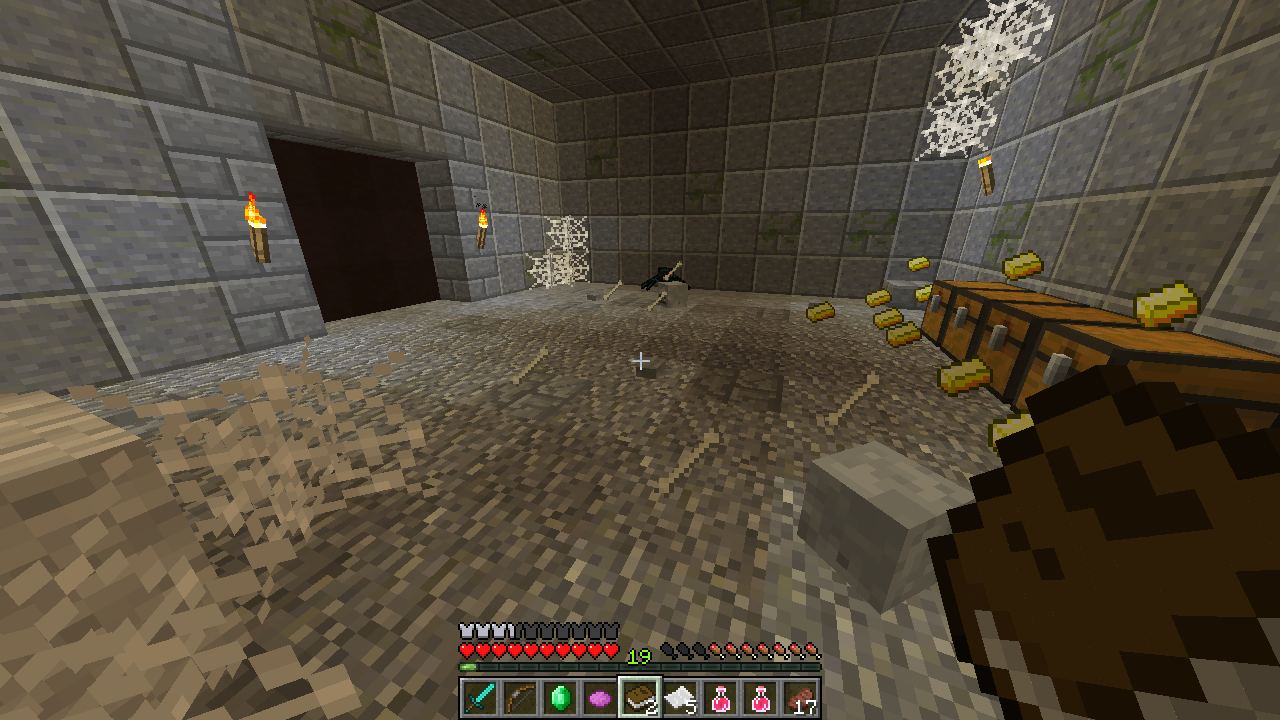
Task: Select the cooked meat stack of 17
Action: (800, 697)
